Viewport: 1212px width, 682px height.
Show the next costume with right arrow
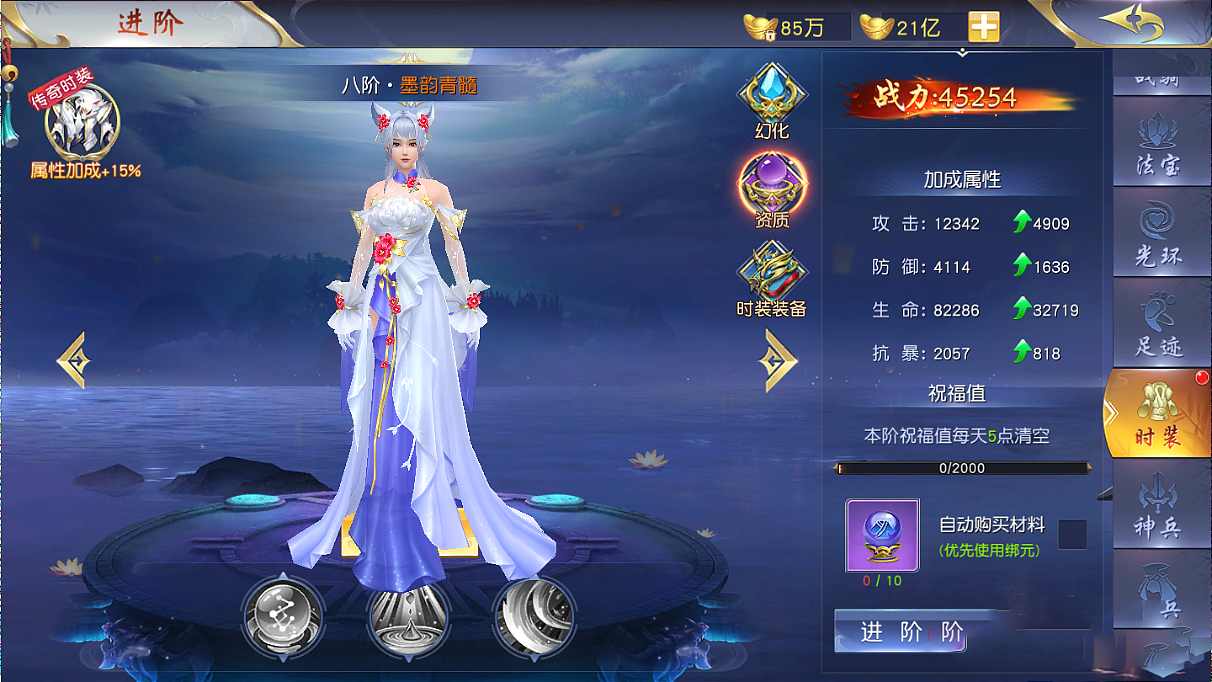(778, 360)
